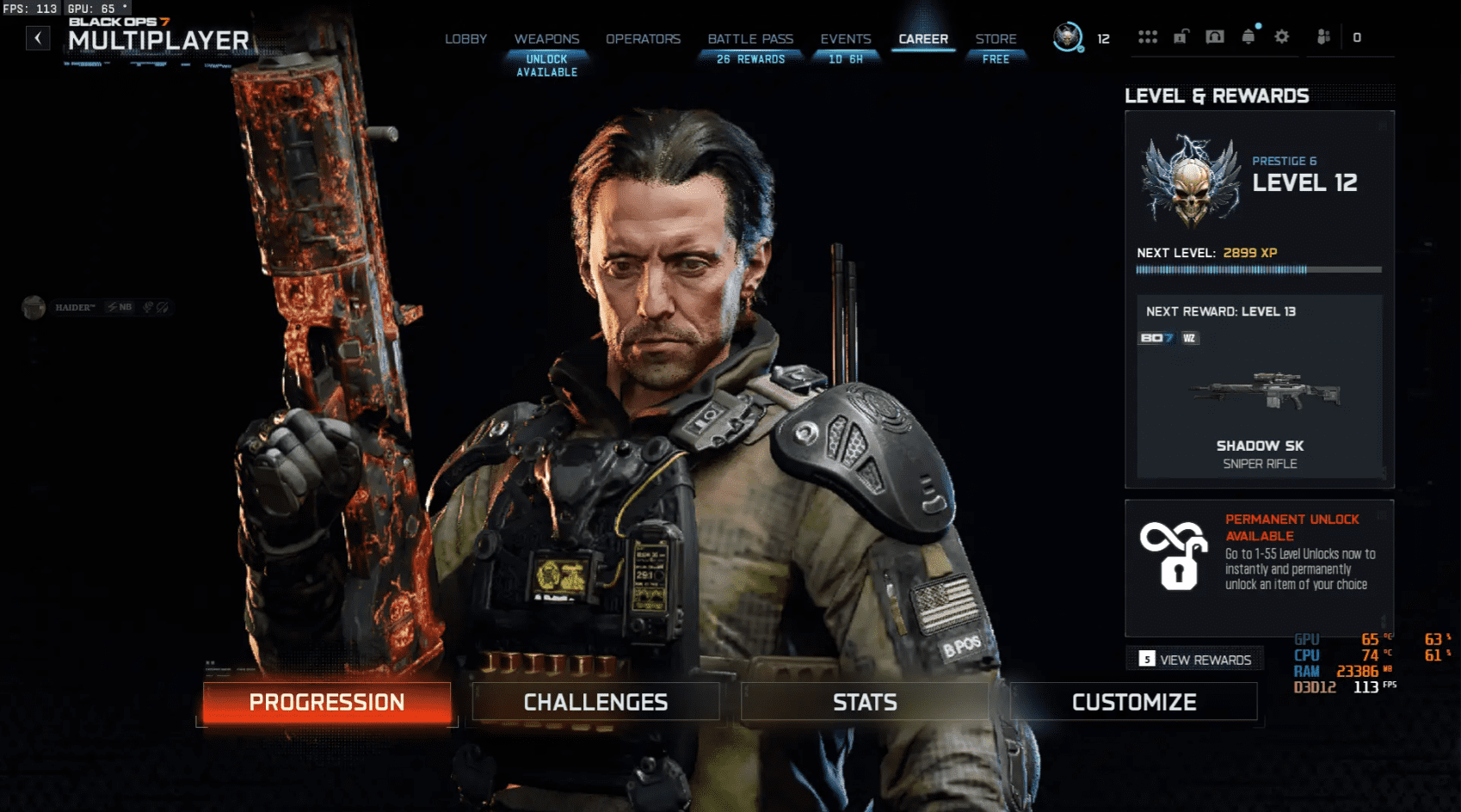Open the Career menu item

(x=923, y=39)
